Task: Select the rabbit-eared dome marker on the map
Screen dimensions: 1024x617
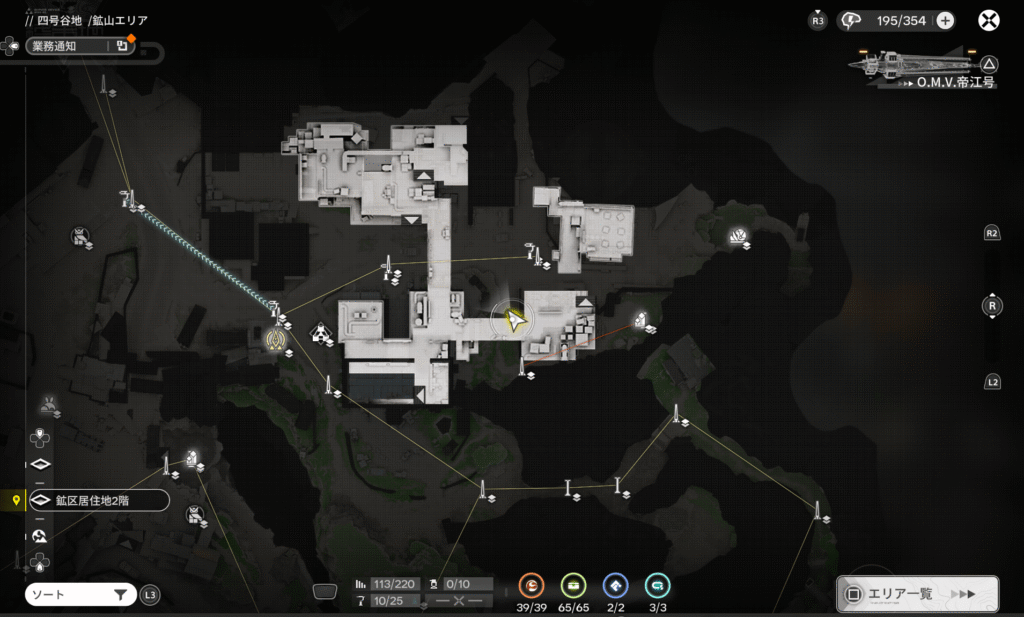Action: [x=48, y=405]
